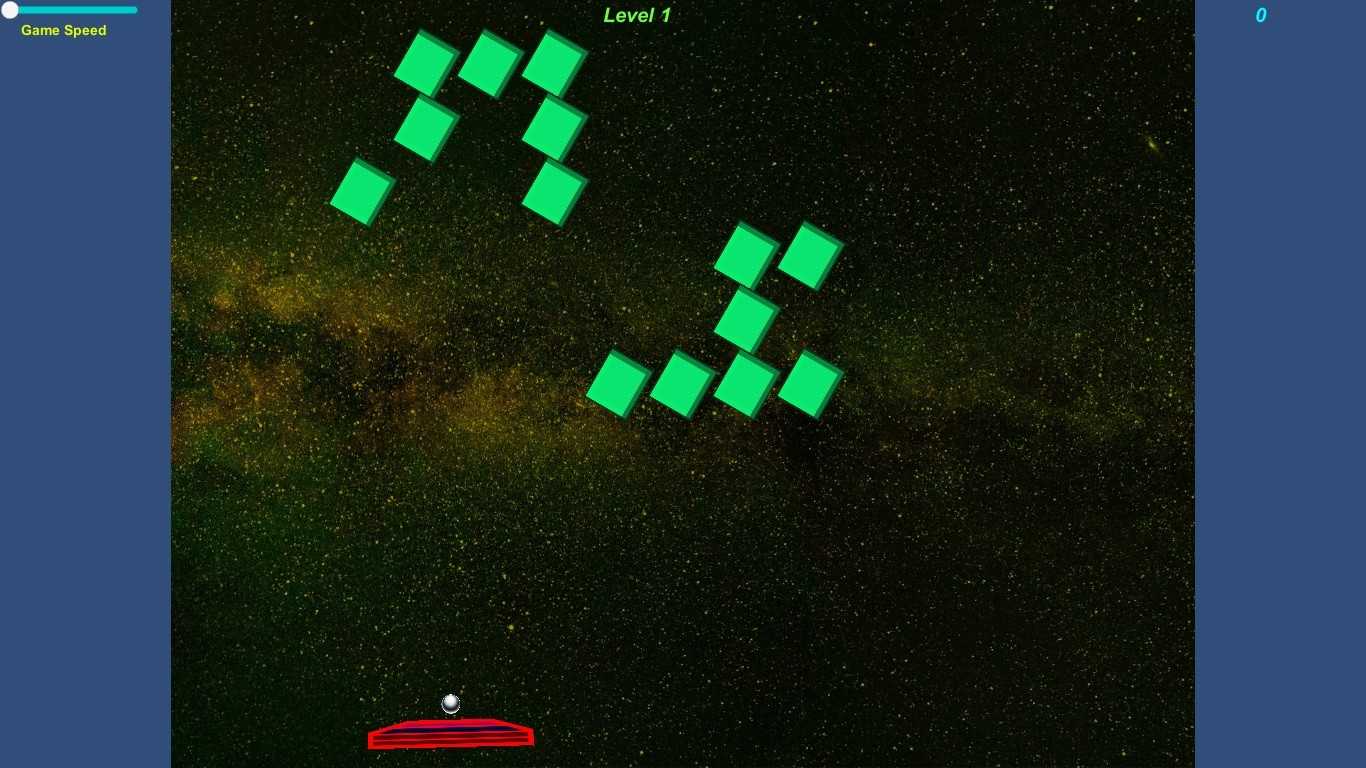
Task: Click the second brick in the top row
Action: [x=487, y=63]
